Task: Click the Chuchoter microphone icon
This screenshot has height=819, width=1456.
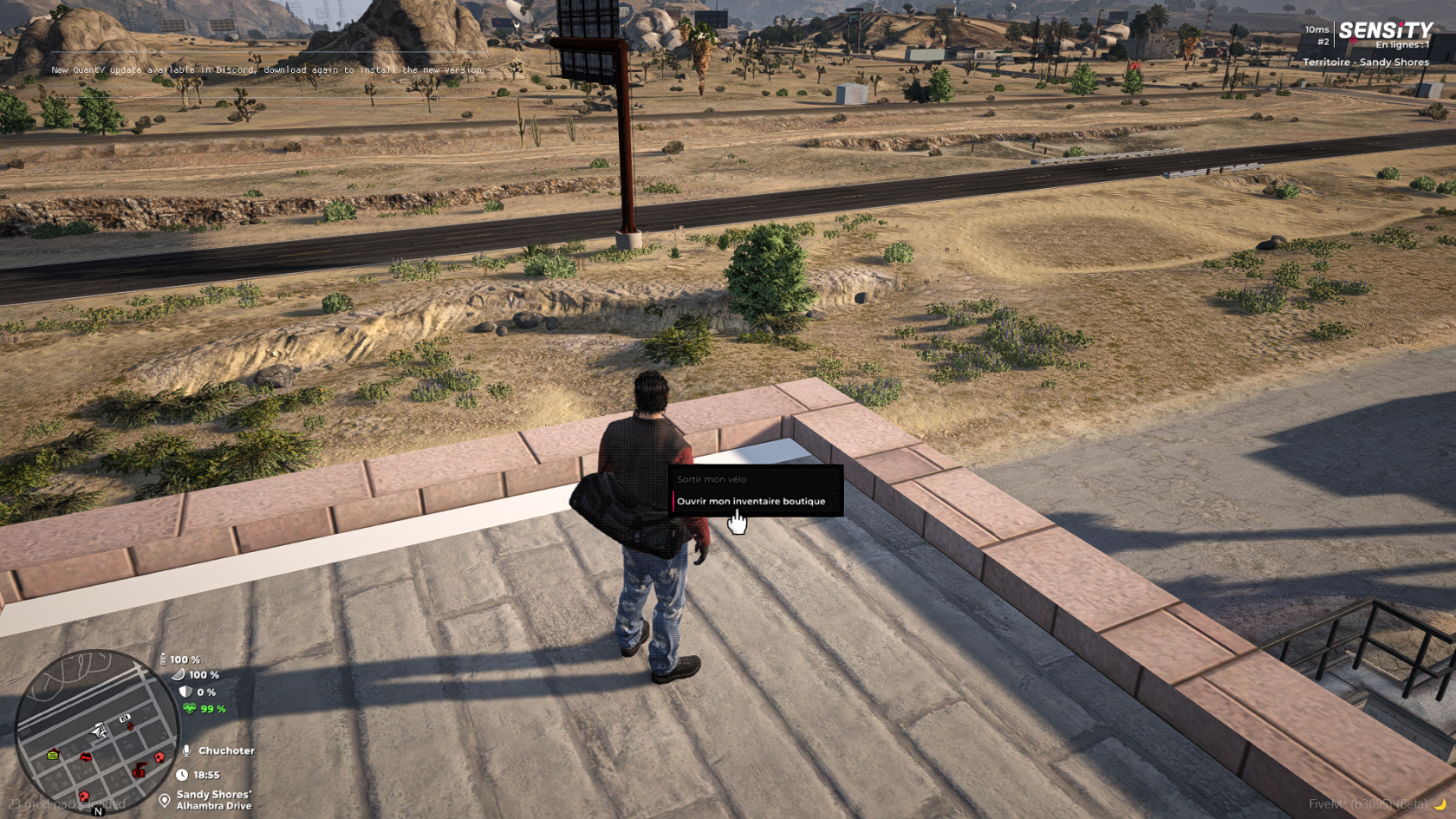Action: tap(186, 751)
